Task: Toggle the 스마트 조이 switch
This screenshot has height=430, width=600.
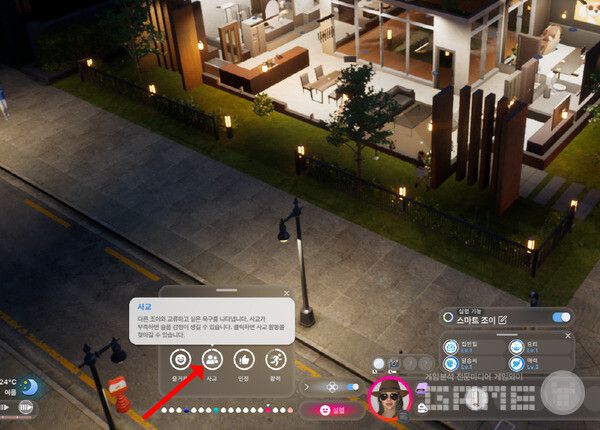Action: pos(562,318)
